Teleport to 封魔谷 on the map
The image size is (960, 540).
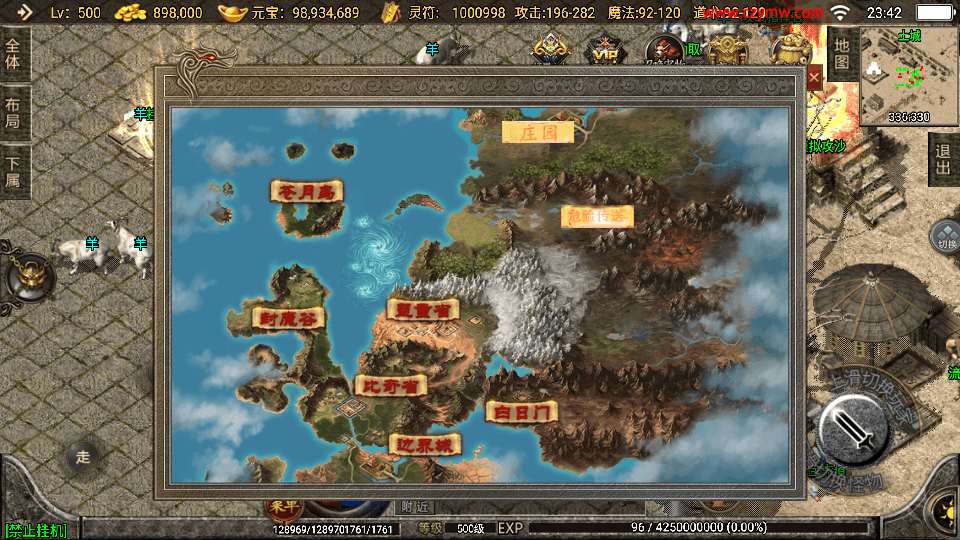click(288, 318)
